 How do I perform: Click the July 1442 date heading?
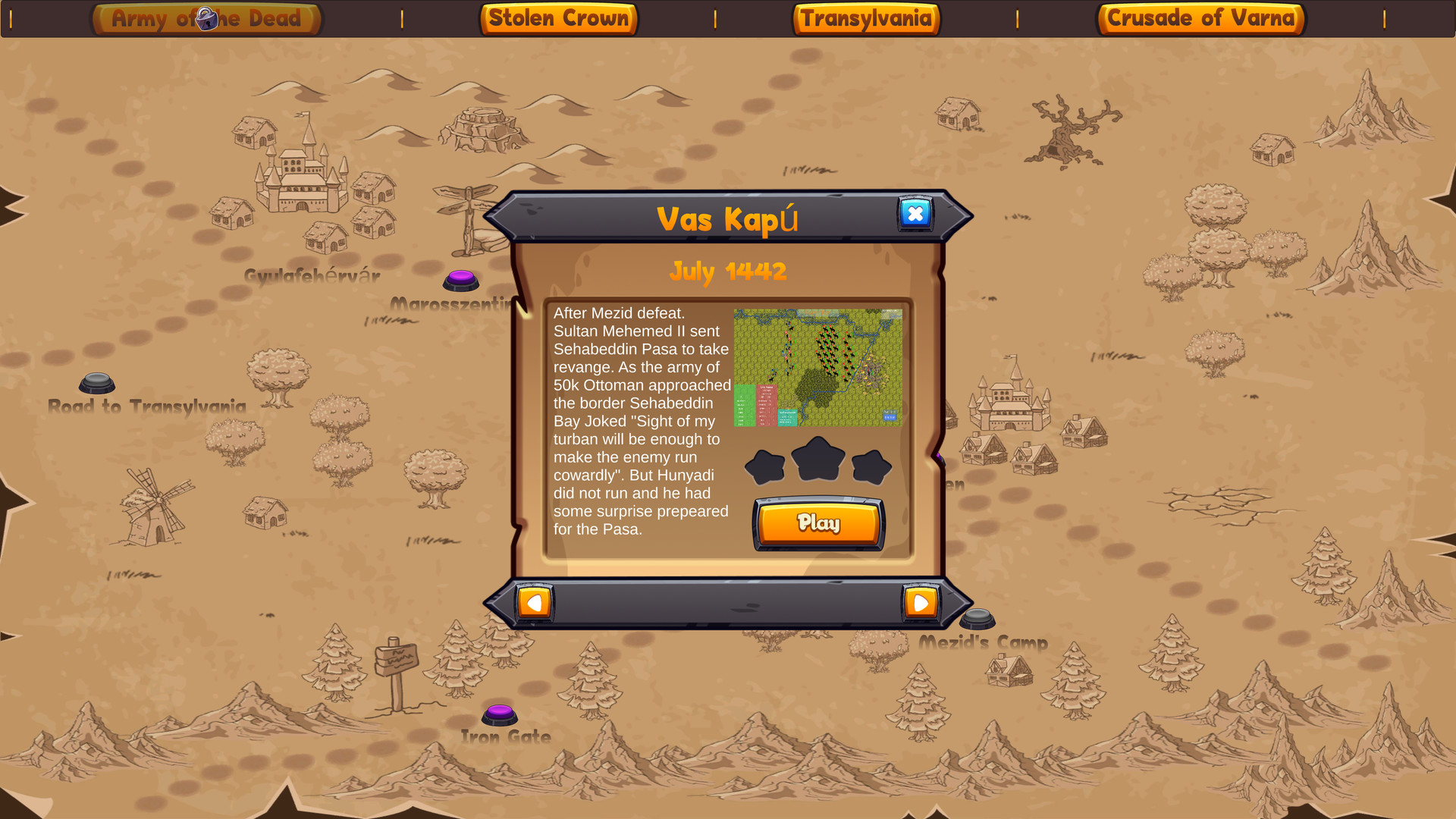coord(728,271)
